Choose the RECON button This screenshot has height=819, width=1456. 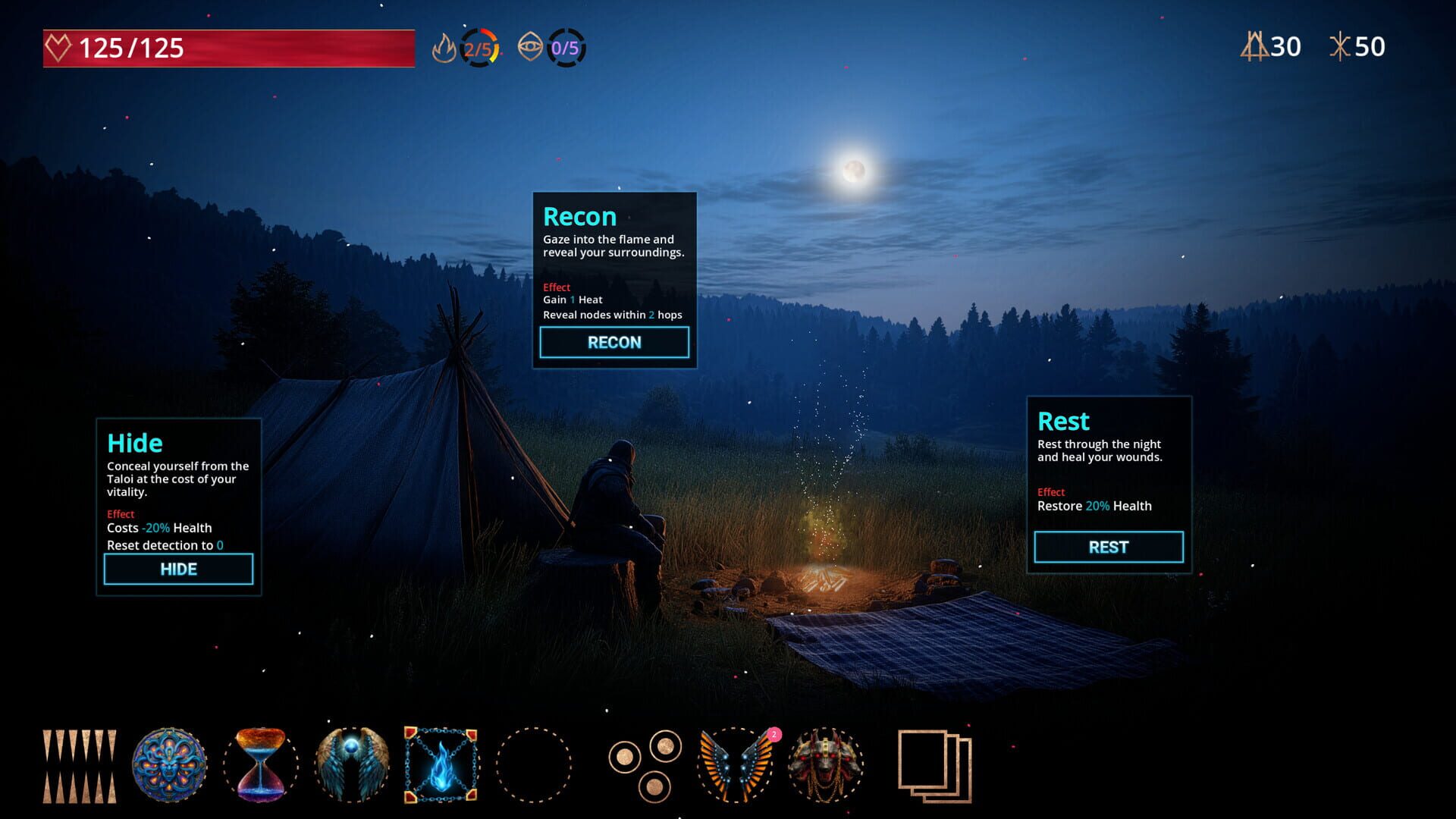point(614,342)
